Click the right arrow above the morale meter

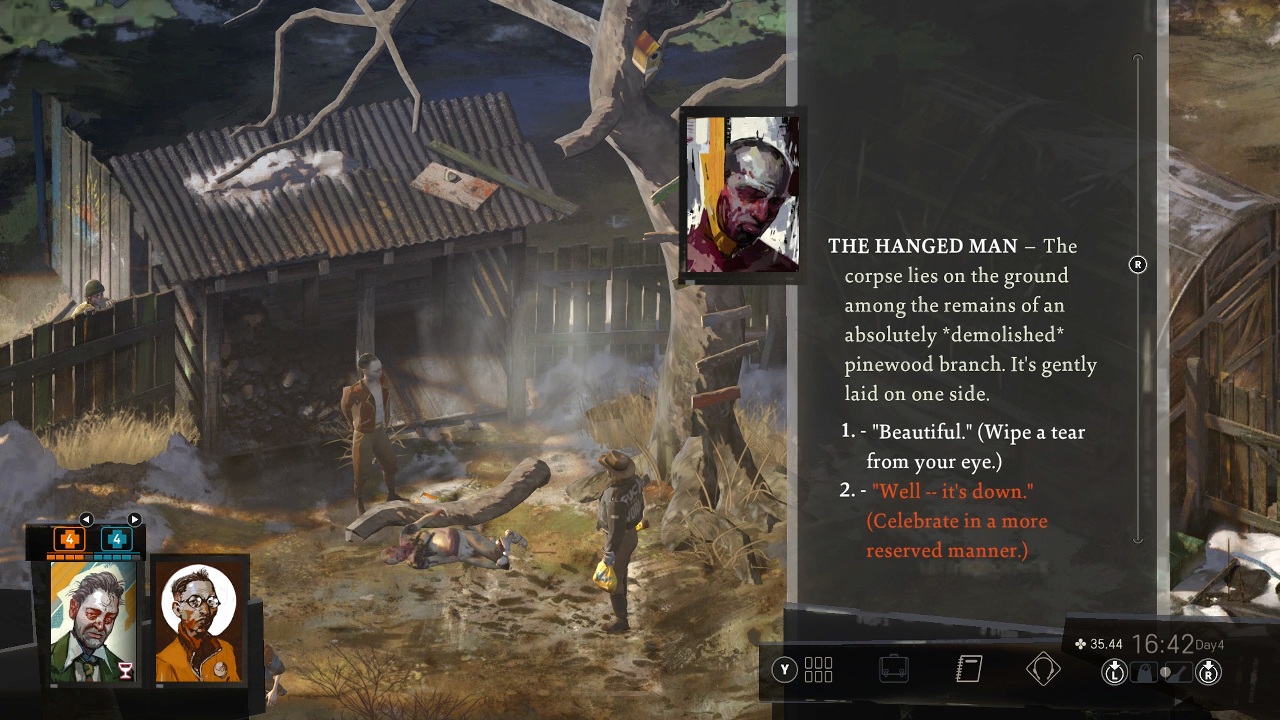click(x=134, y=518)
